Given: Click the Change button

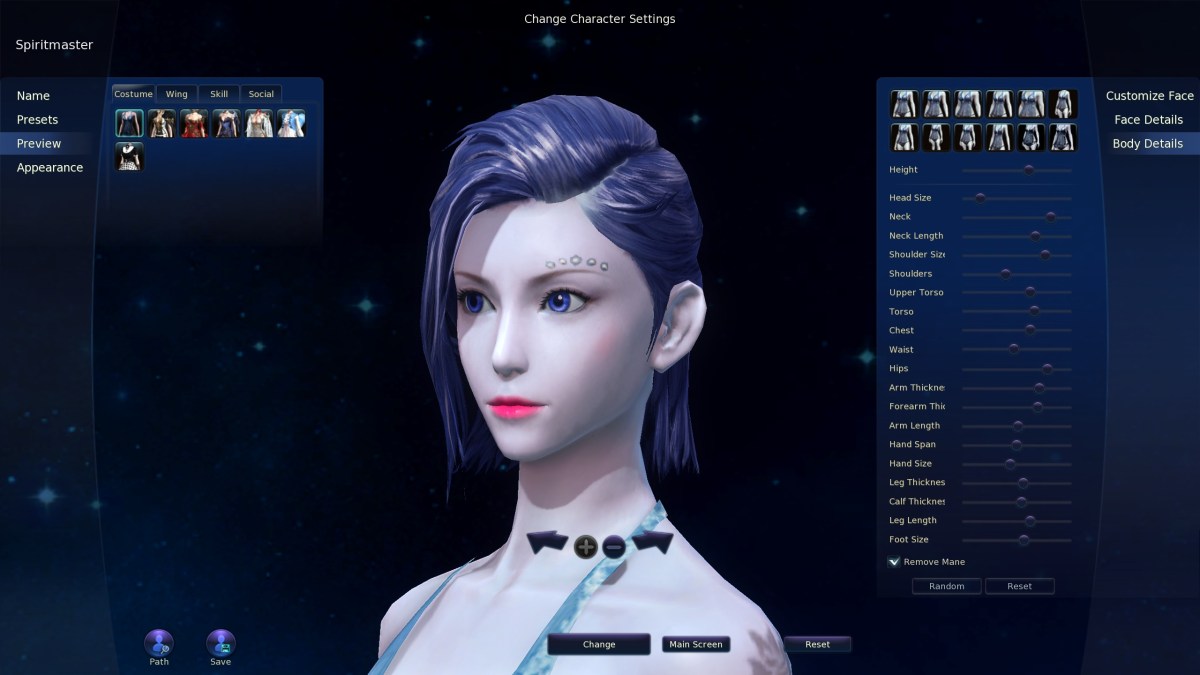Looking at the screenshot, I should pos(599,645).
